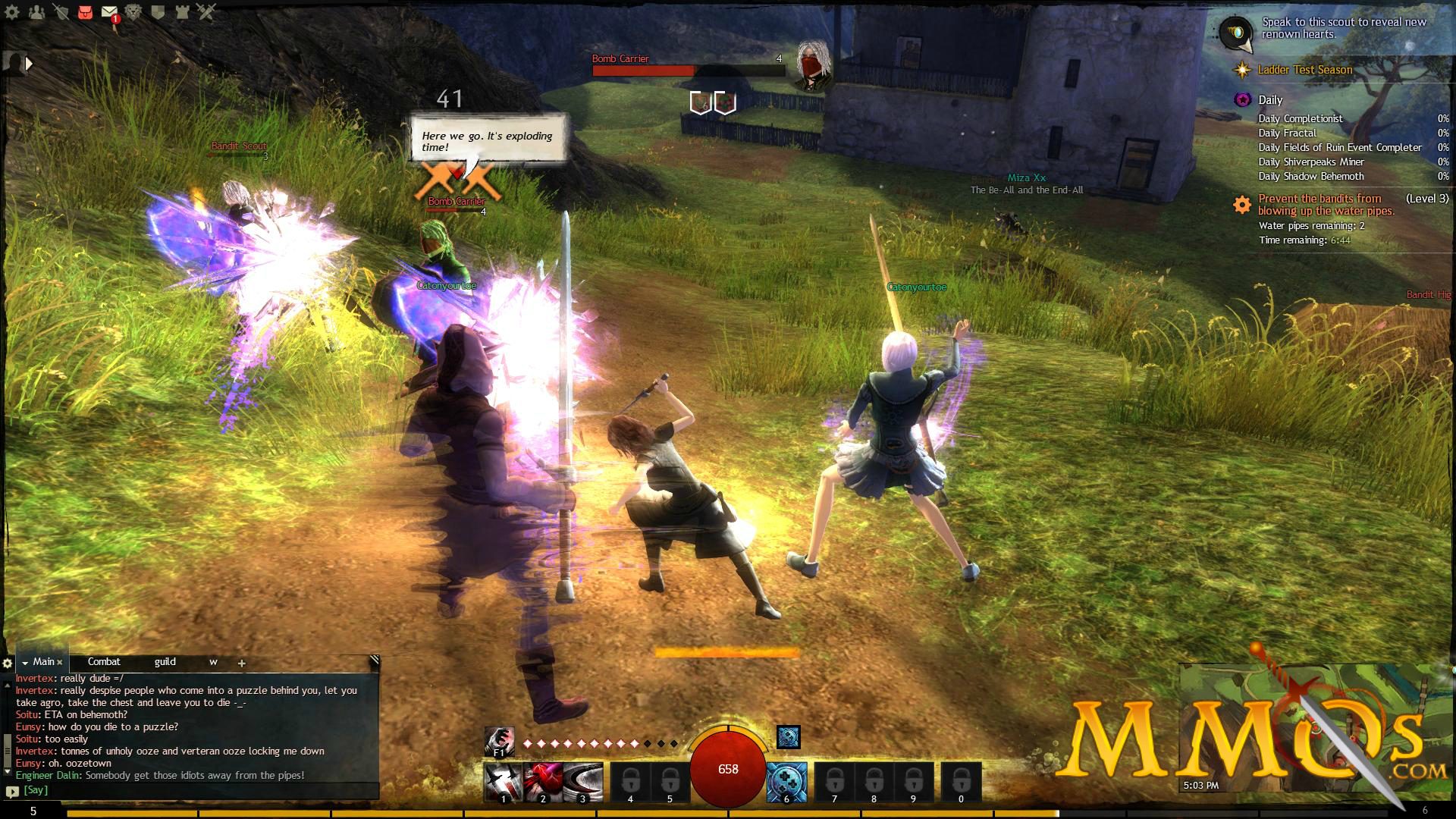
Task: Switch to the guild chat tab
Action: [165, 662]
